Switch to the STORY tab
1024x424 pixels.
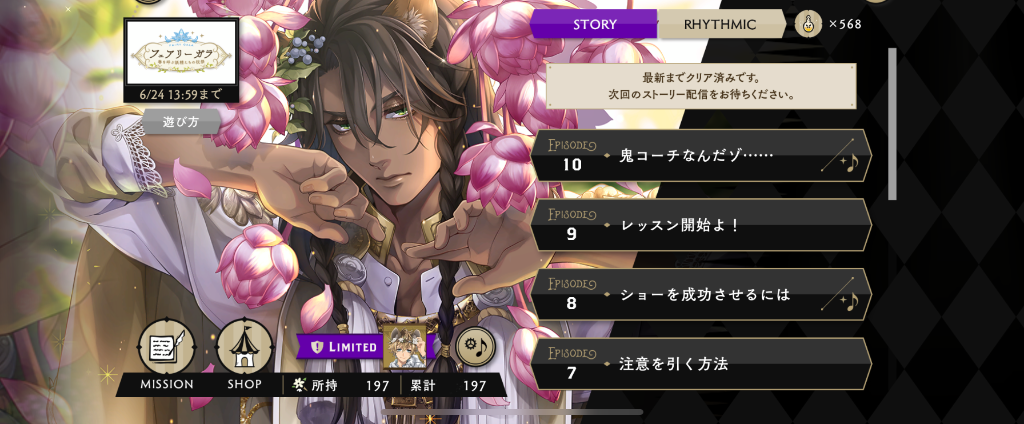coord(595,24)
